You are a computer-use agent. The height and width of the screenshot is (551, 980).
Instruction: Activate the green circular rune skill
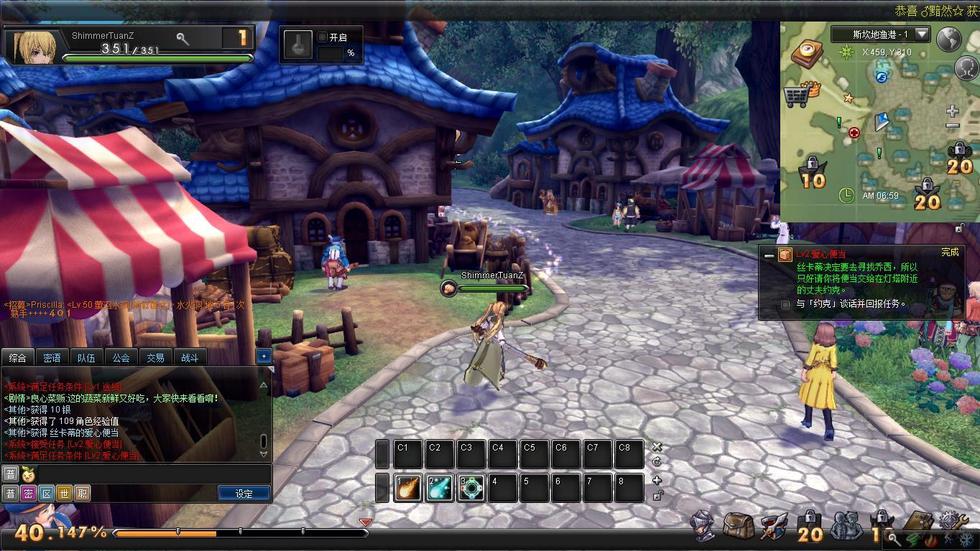click(471, 488)
